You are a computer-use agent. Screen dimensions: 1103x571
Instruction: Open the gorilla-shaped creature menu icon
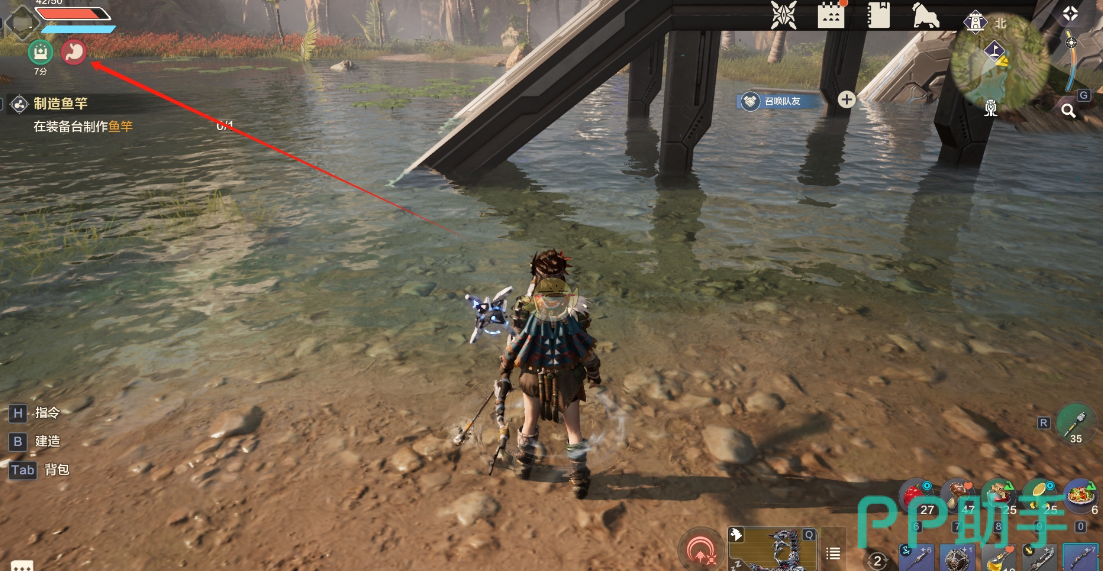pos(925,14)
